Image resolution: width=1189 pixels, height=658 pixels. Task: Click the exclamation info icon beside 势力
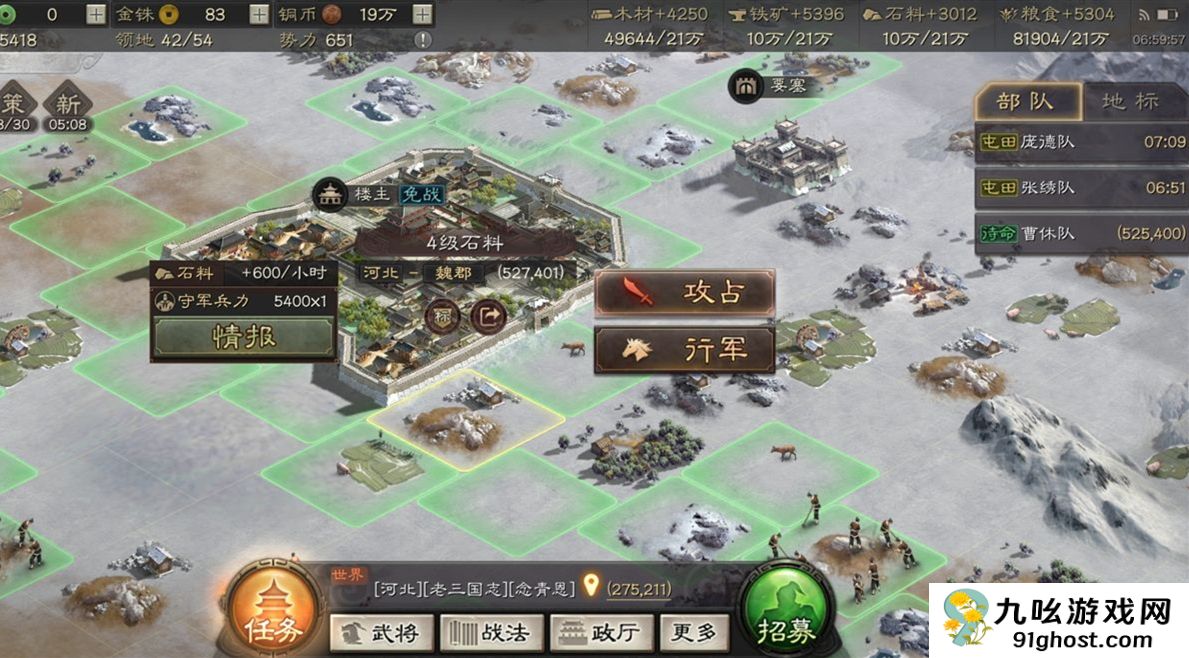[x=423, y=40]
